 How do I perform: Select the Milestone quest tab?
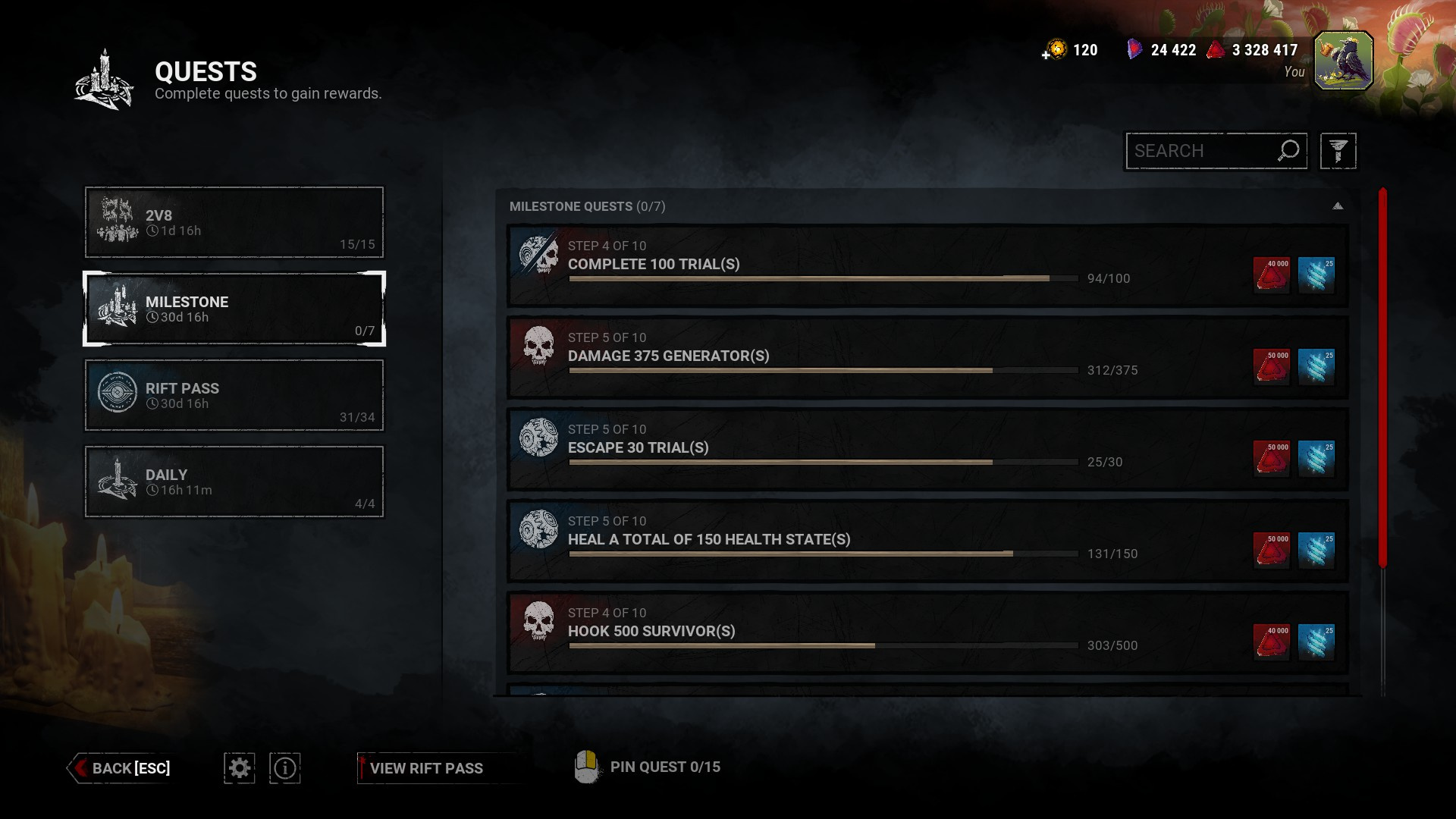click(234, 309)
